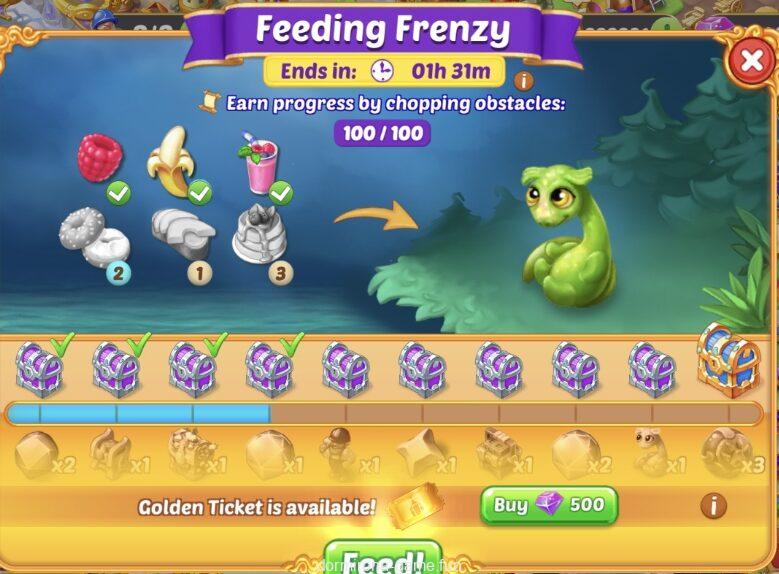Viewport: 779px width, 574px height.
Task: Tap the green Feed! button
Action: click(383, 560)
